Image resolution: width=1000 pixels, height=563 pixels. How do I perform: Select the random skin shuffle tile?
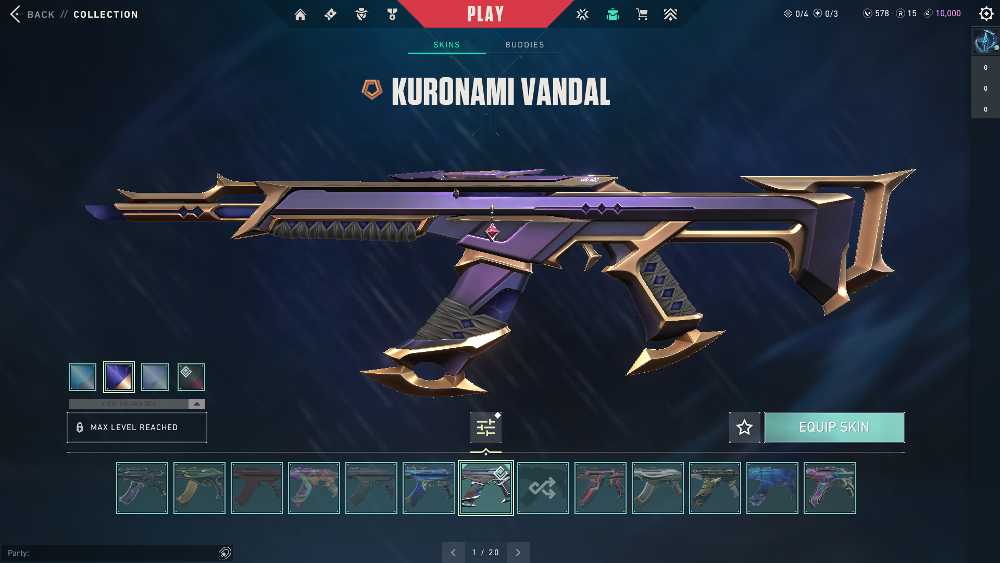(543, 488)
